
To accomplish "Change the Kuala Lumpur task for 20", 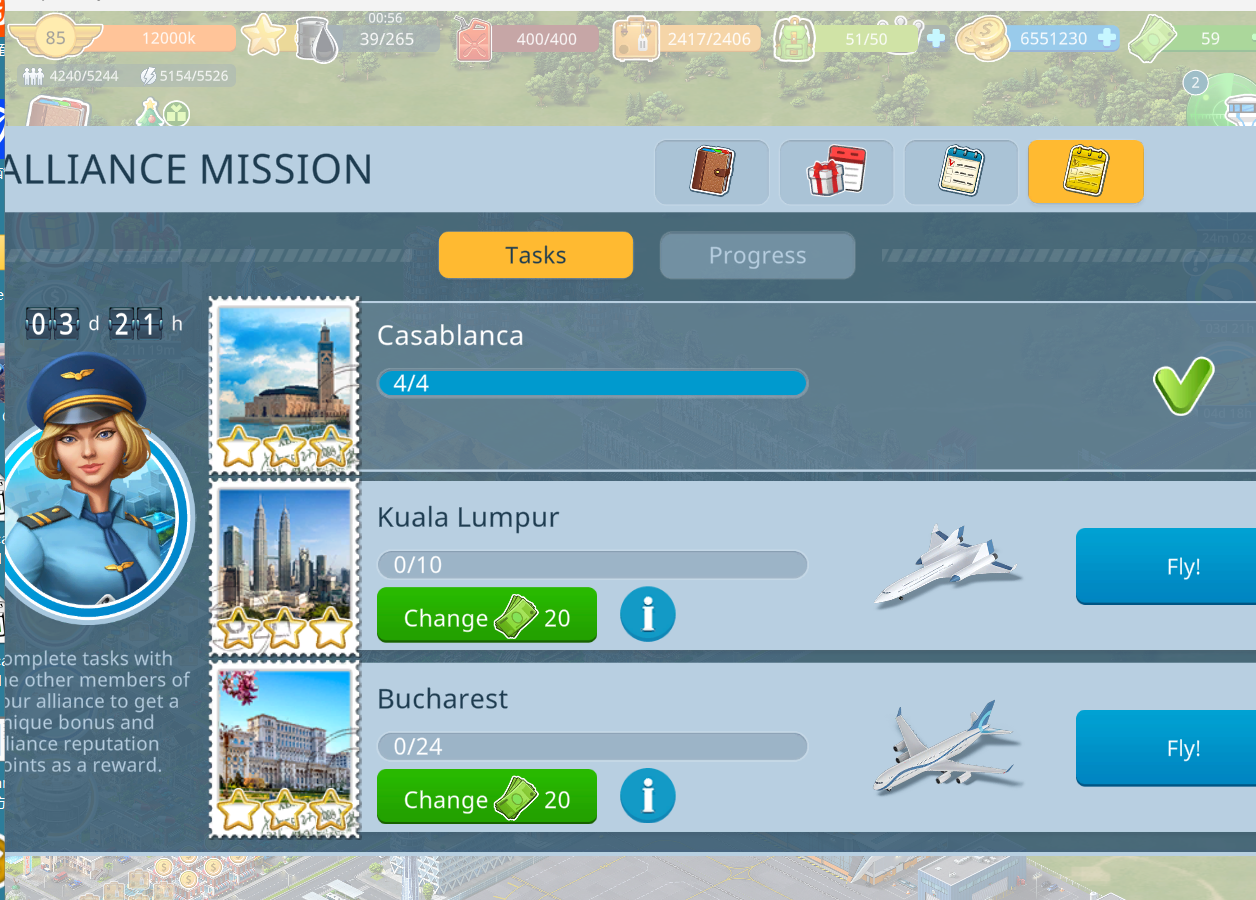I will point(486,616).
